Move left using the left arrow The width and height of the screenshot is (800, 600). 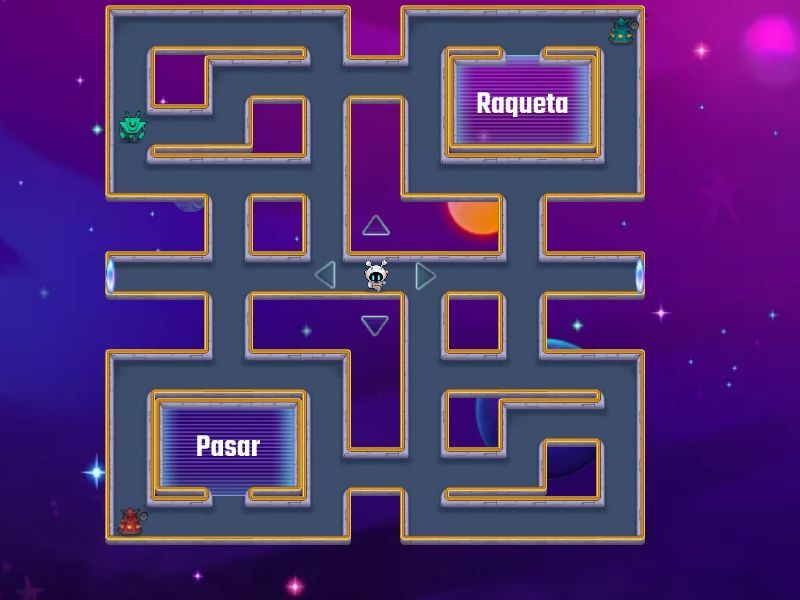[x=325, y=275]
